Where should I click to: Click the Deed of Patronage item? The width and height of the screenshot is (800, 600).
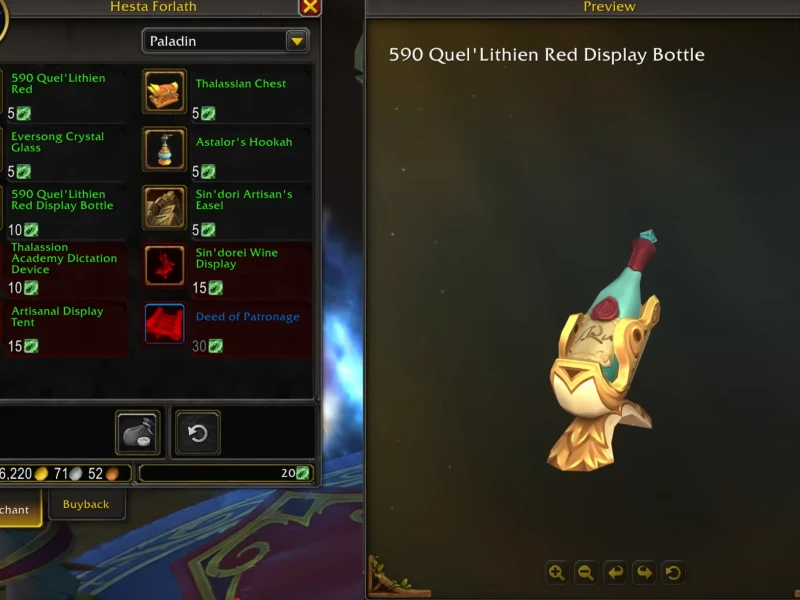164,323
